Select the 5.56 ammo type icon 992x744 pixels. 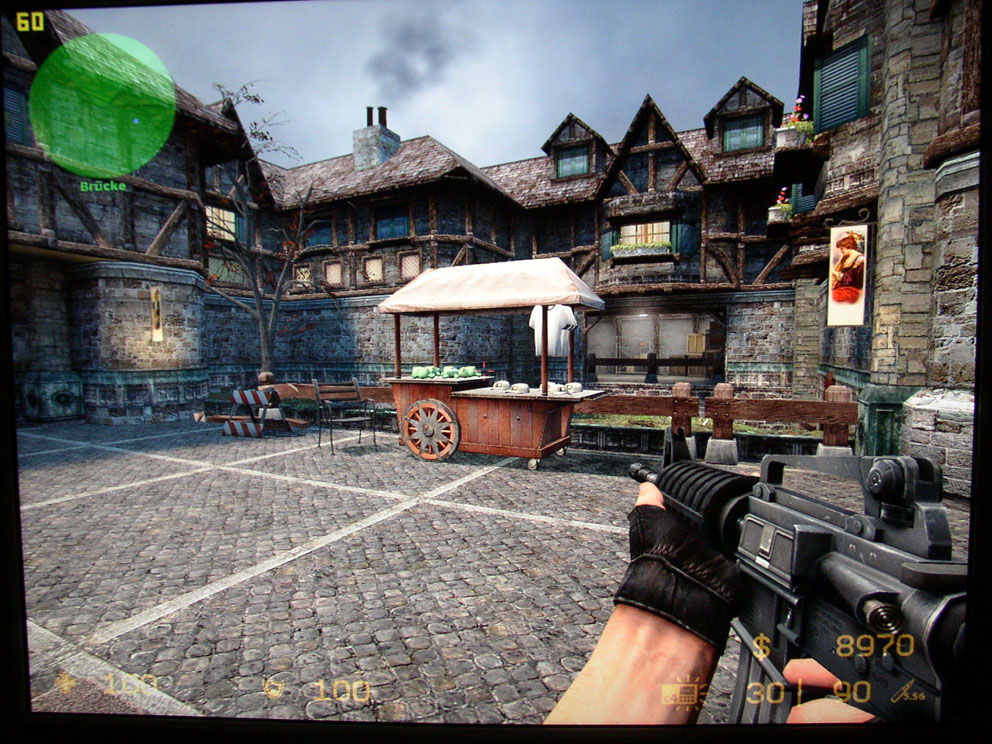click(x=906, y=690)
